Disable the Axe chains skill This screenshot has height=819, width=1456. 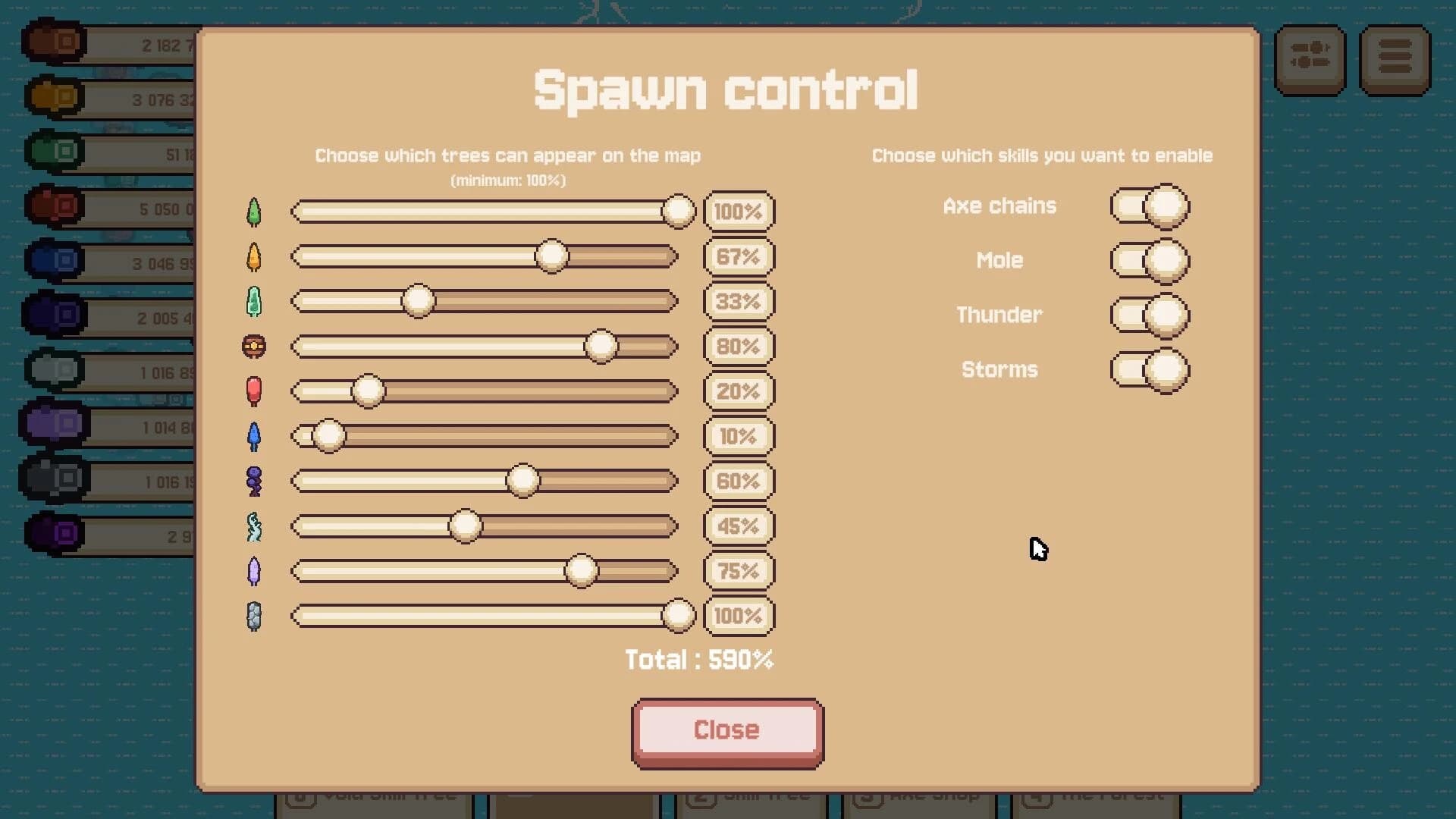1150,206
